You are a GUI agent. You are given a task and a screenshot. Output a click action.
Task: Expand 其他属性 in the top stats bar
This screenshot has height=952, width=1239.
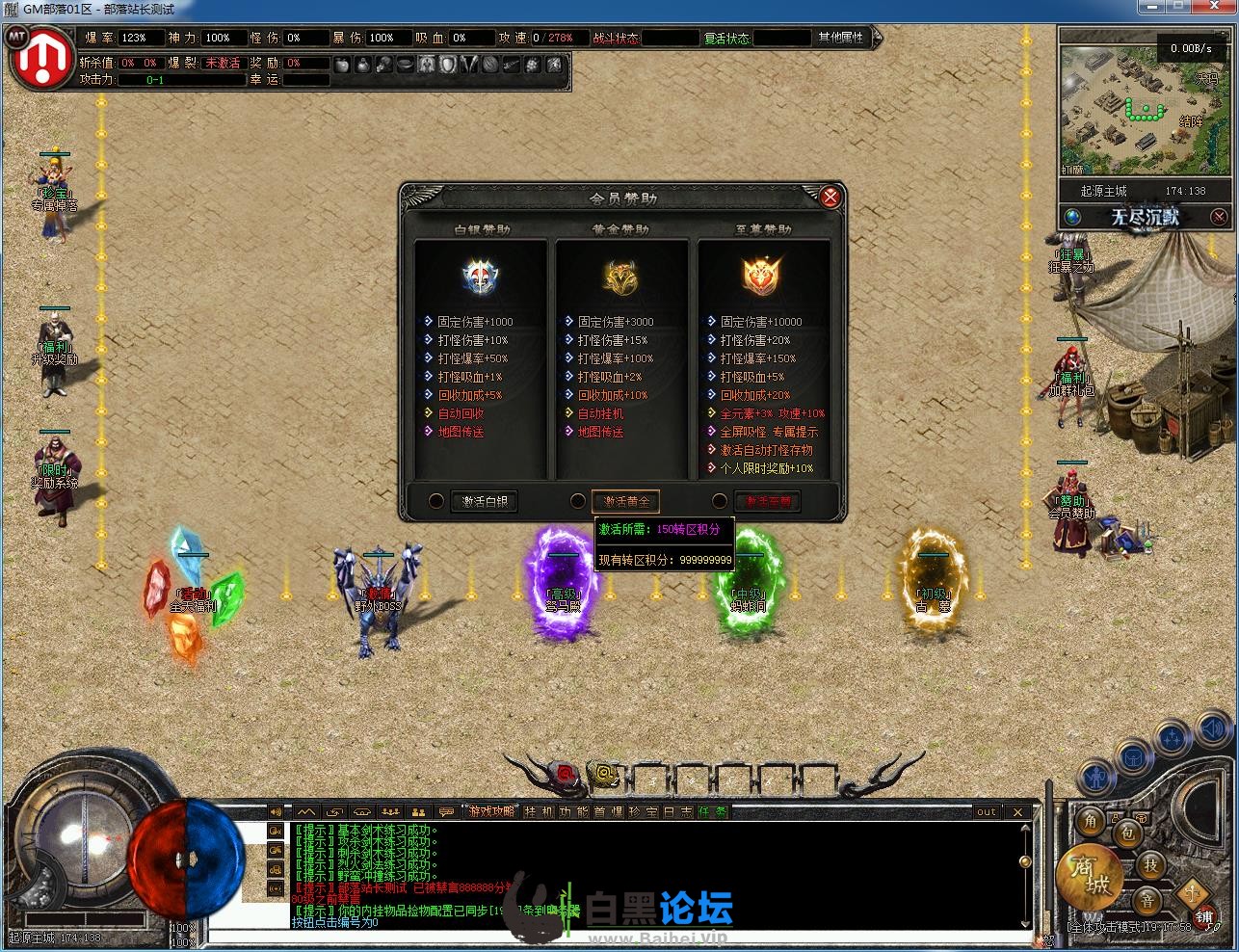point(841,38)
